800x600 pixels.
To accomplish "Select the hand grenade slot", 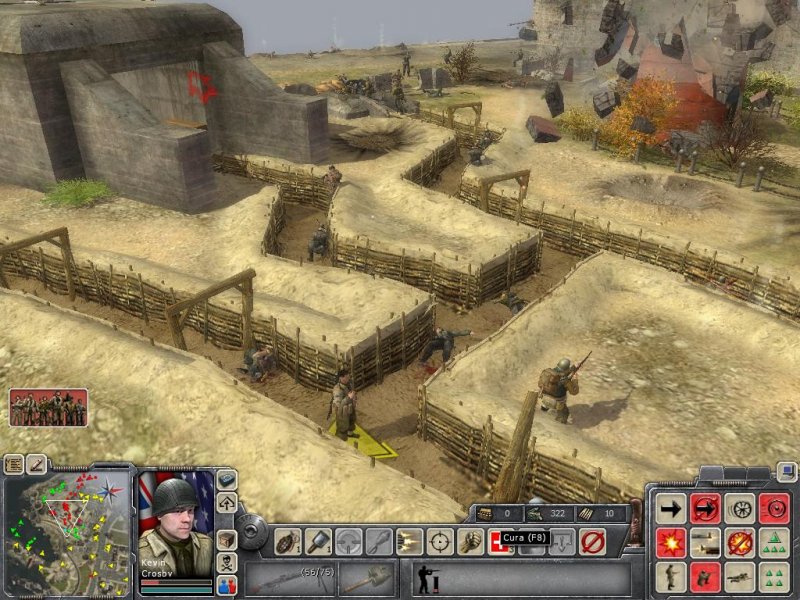I will click(x=288, y=541).
